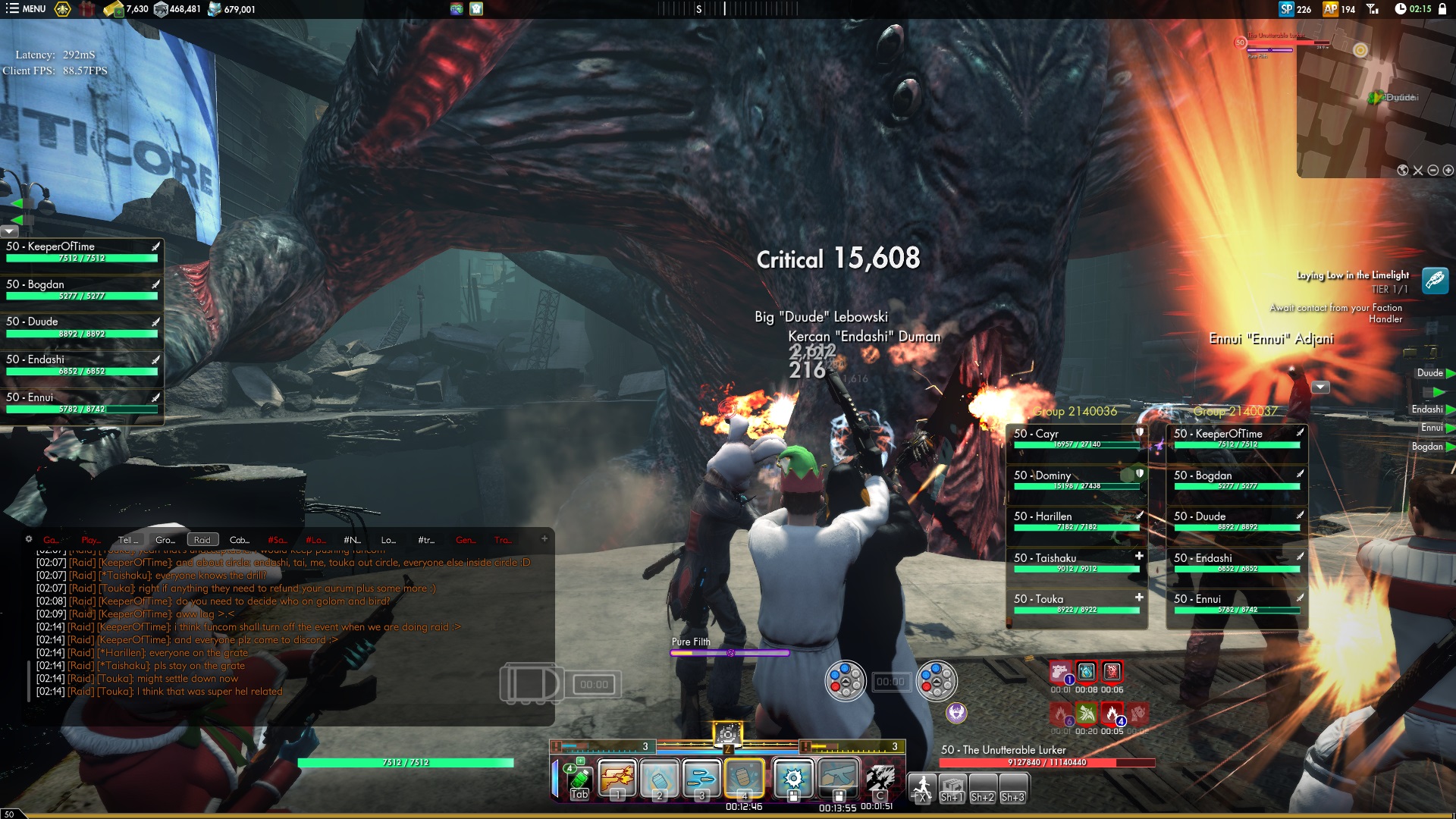The width and height of the screenshot is (1456, 819).
Task: Add a new chat tab with plus
Action: [544, 539]
